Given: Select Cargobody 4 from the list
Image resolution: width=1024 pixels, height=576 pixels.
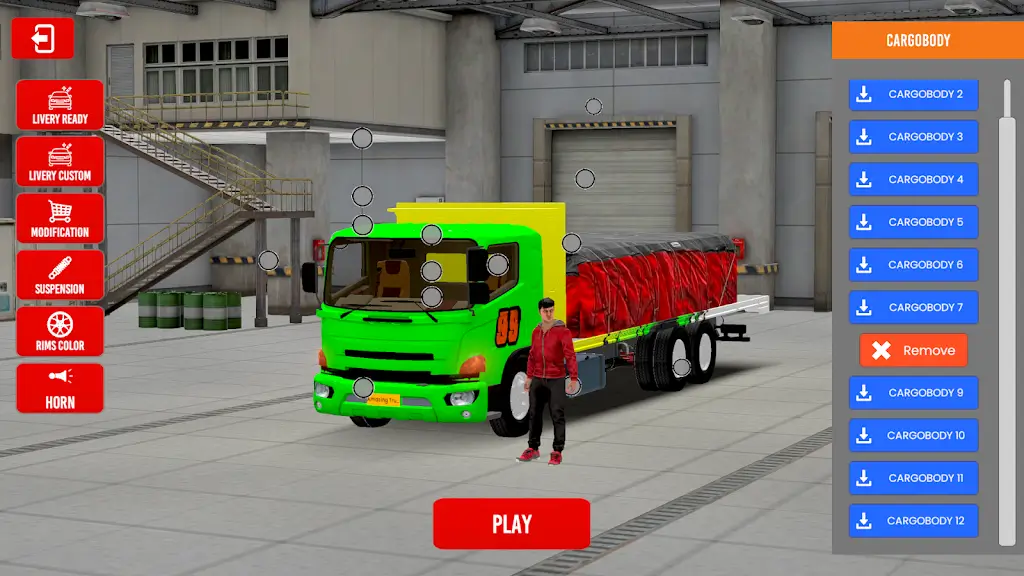Looking at the screenshot, I should 913,180.
